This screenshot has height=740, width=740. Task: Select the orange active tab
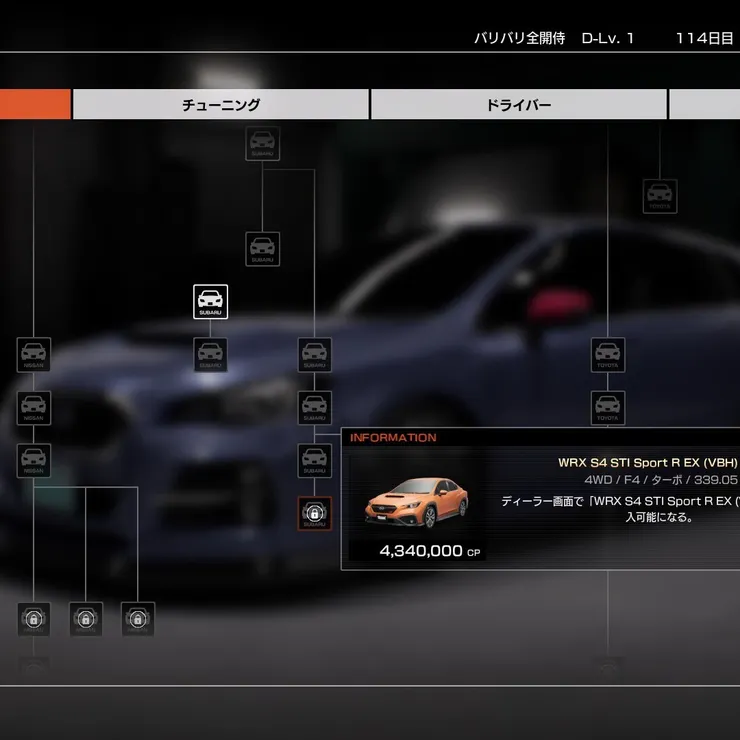point(35,105)
